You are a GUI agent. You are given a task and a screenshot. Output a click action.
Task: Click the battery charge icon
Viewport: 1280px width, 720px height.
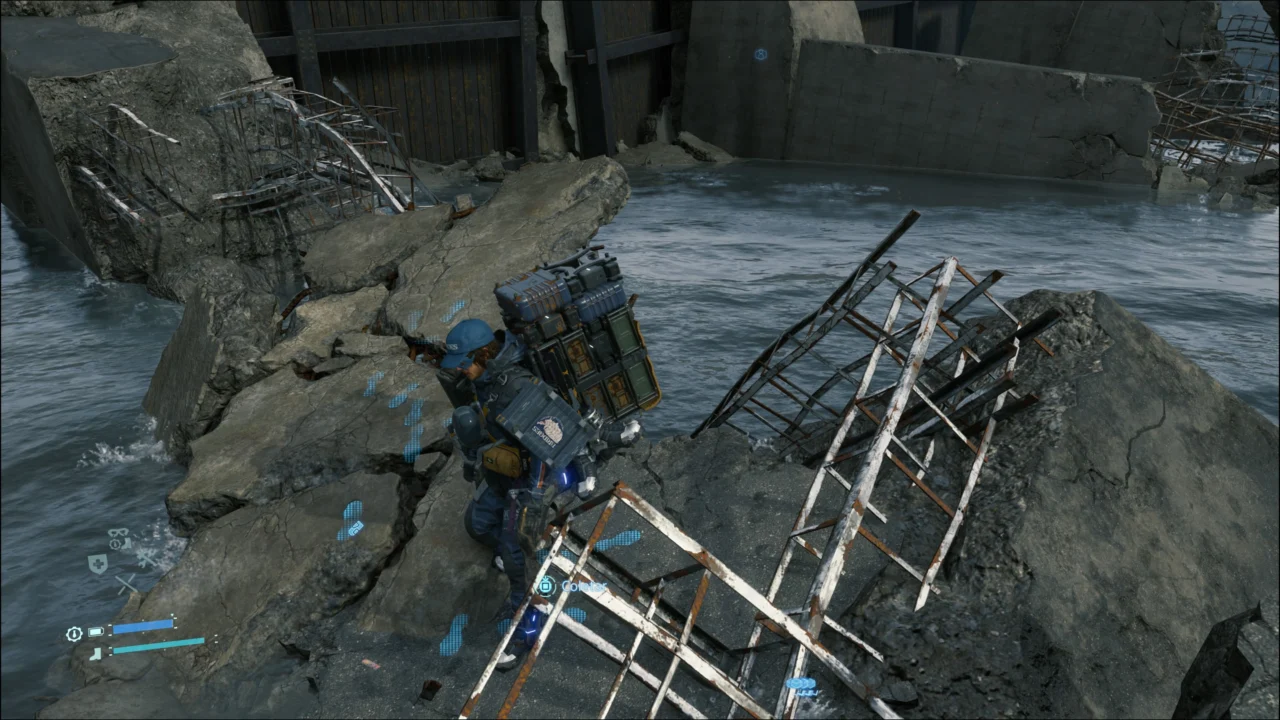96,631
